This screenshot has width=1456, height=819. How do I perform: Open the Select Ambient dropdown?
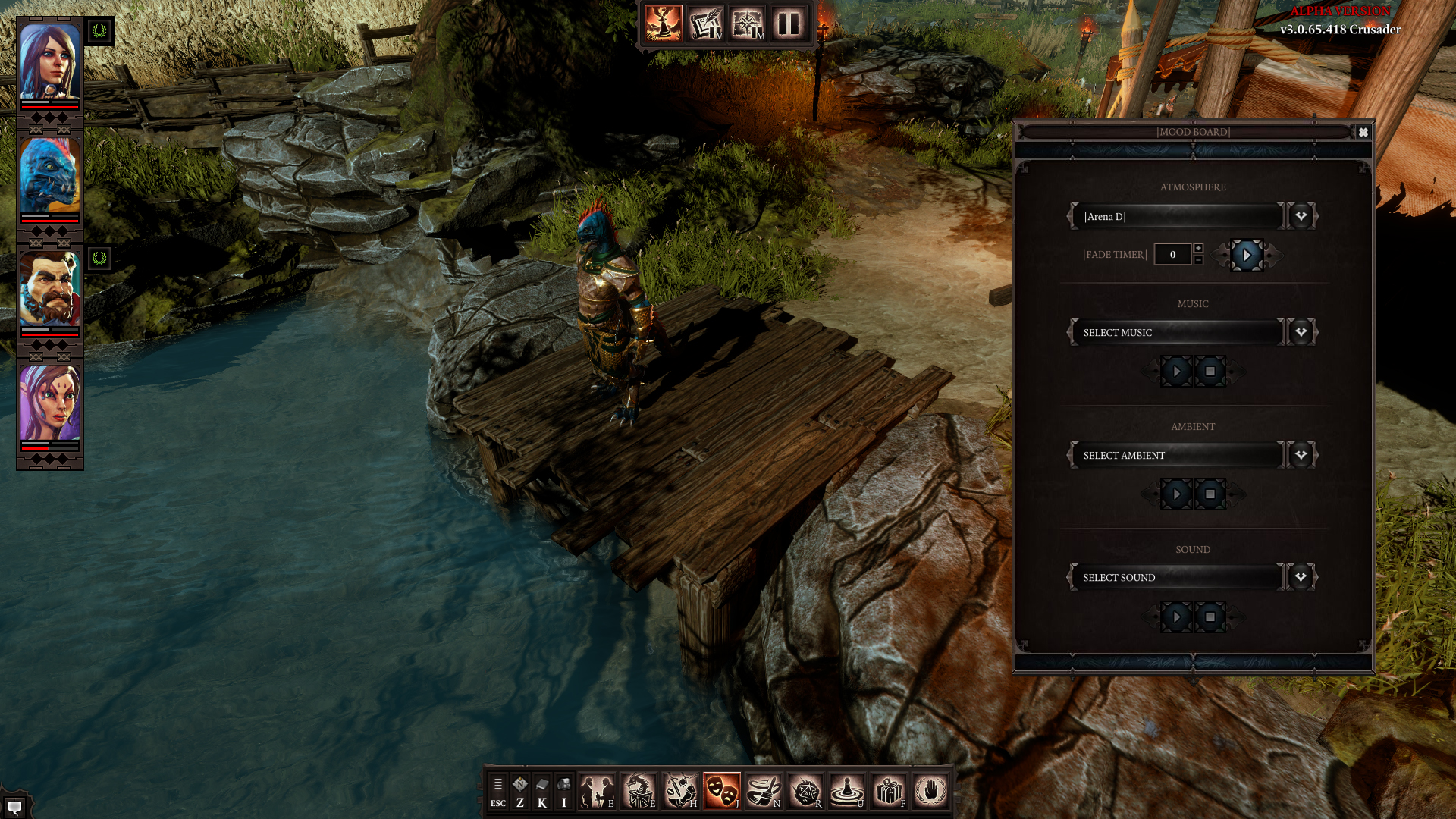coord(1301,455)
